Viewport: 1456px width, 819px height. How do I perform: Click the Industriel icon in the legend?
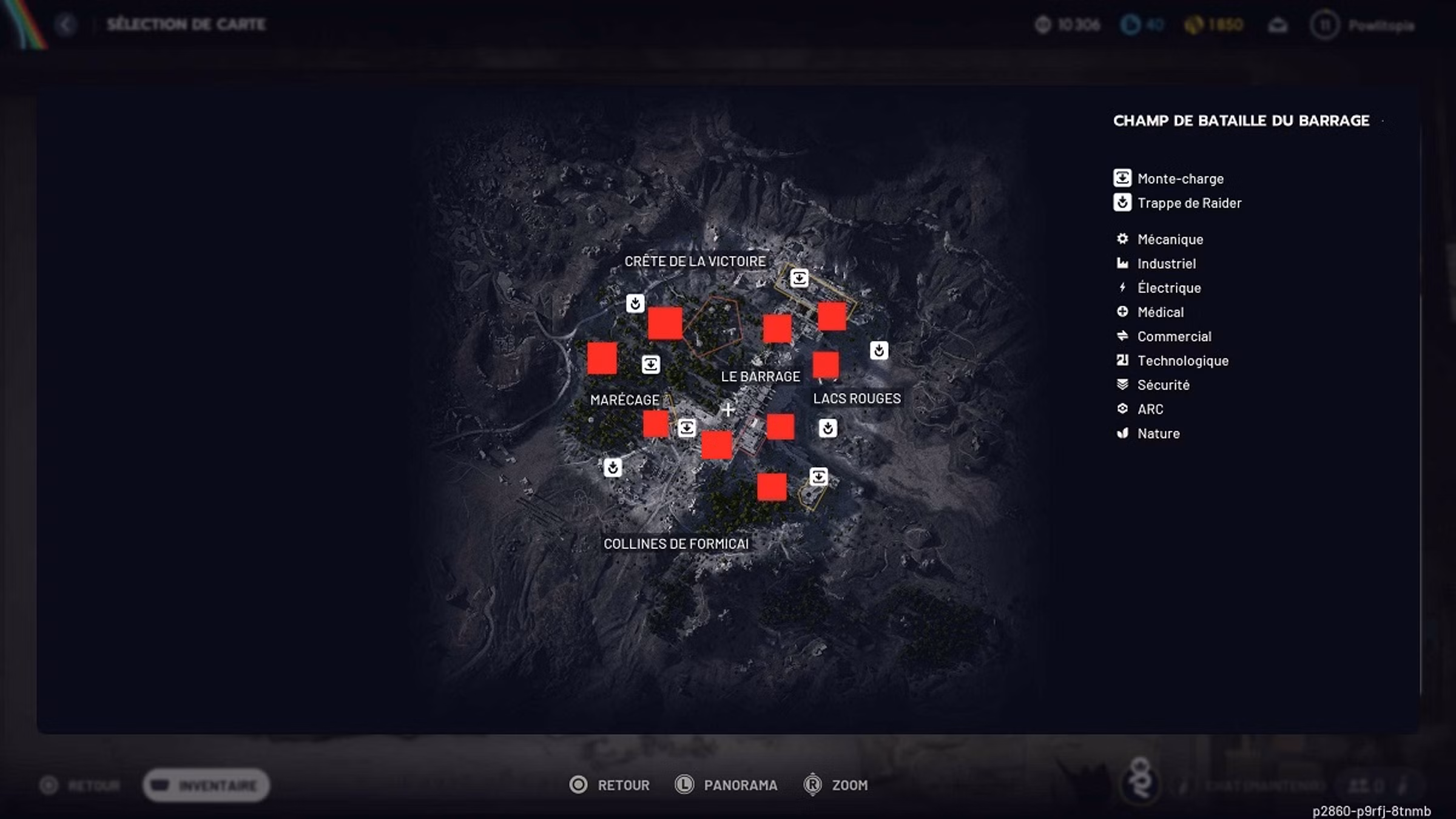click(1122, 263)
